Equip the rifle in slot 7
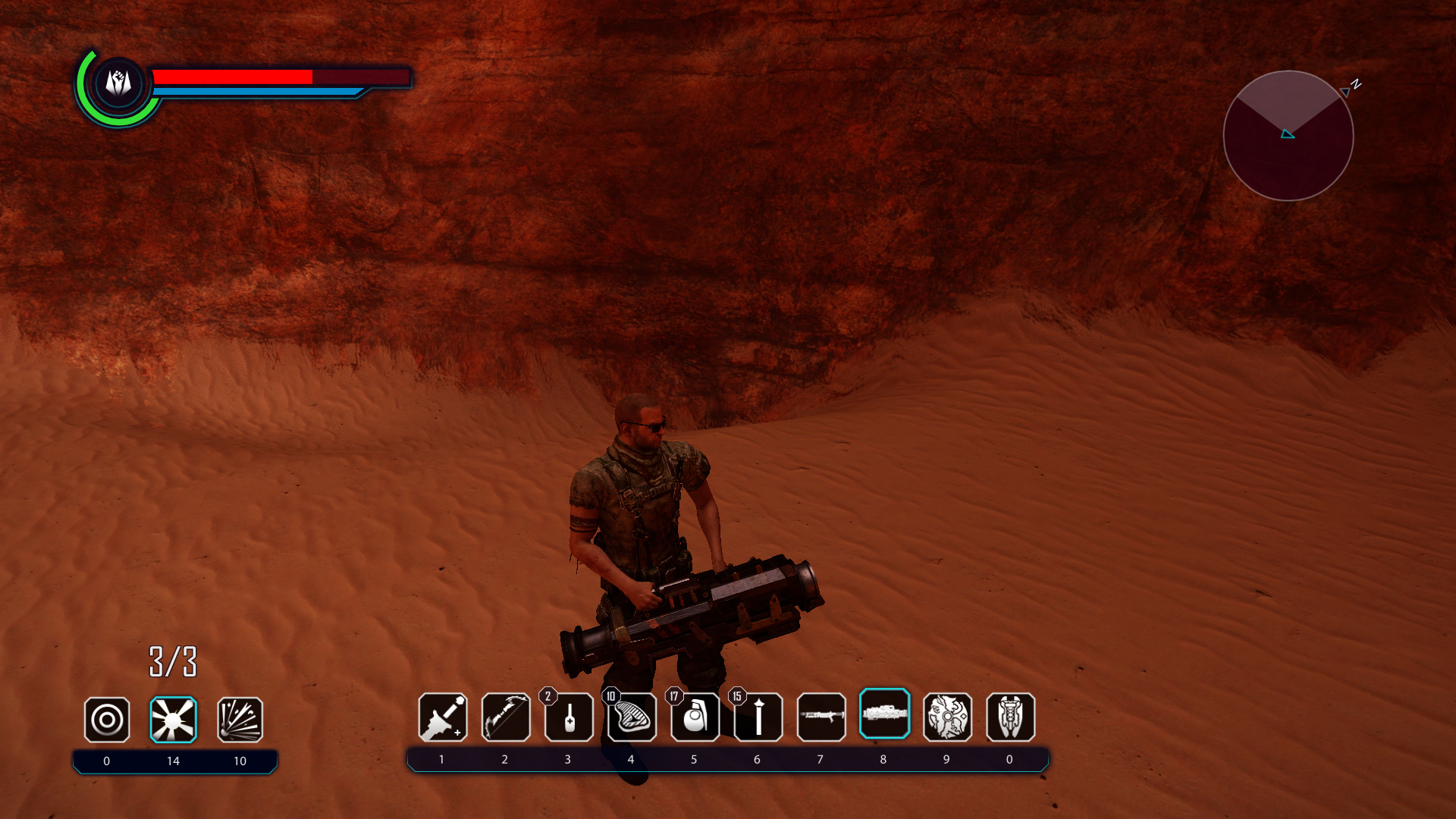 821,717
